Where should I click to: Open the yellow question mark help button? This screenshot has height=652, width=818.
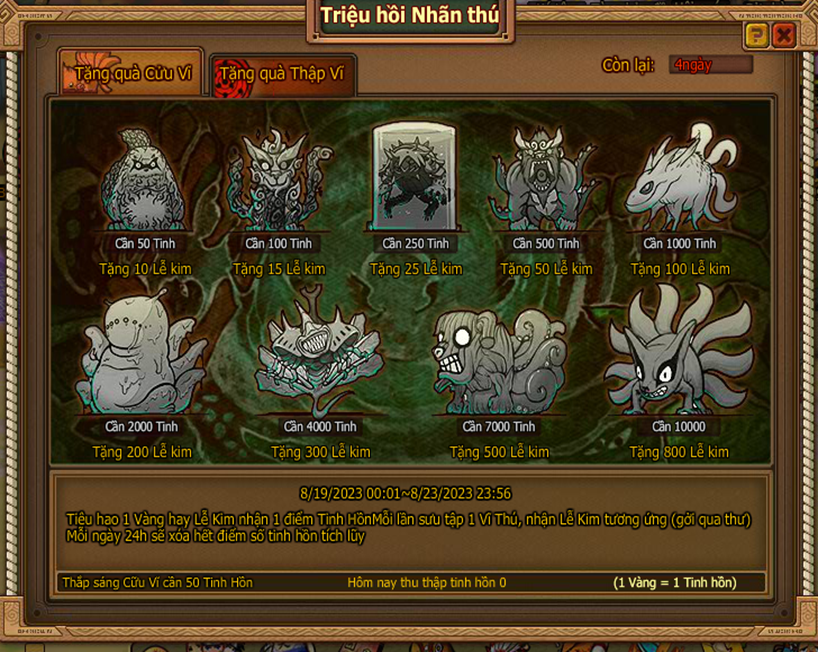click(757, 36)
